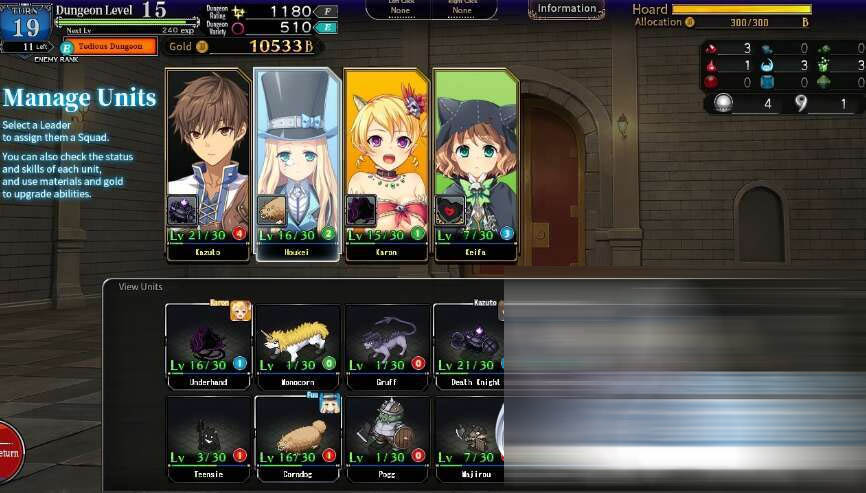
Task: Select the Underhand unit card
Action: (208, 343)
